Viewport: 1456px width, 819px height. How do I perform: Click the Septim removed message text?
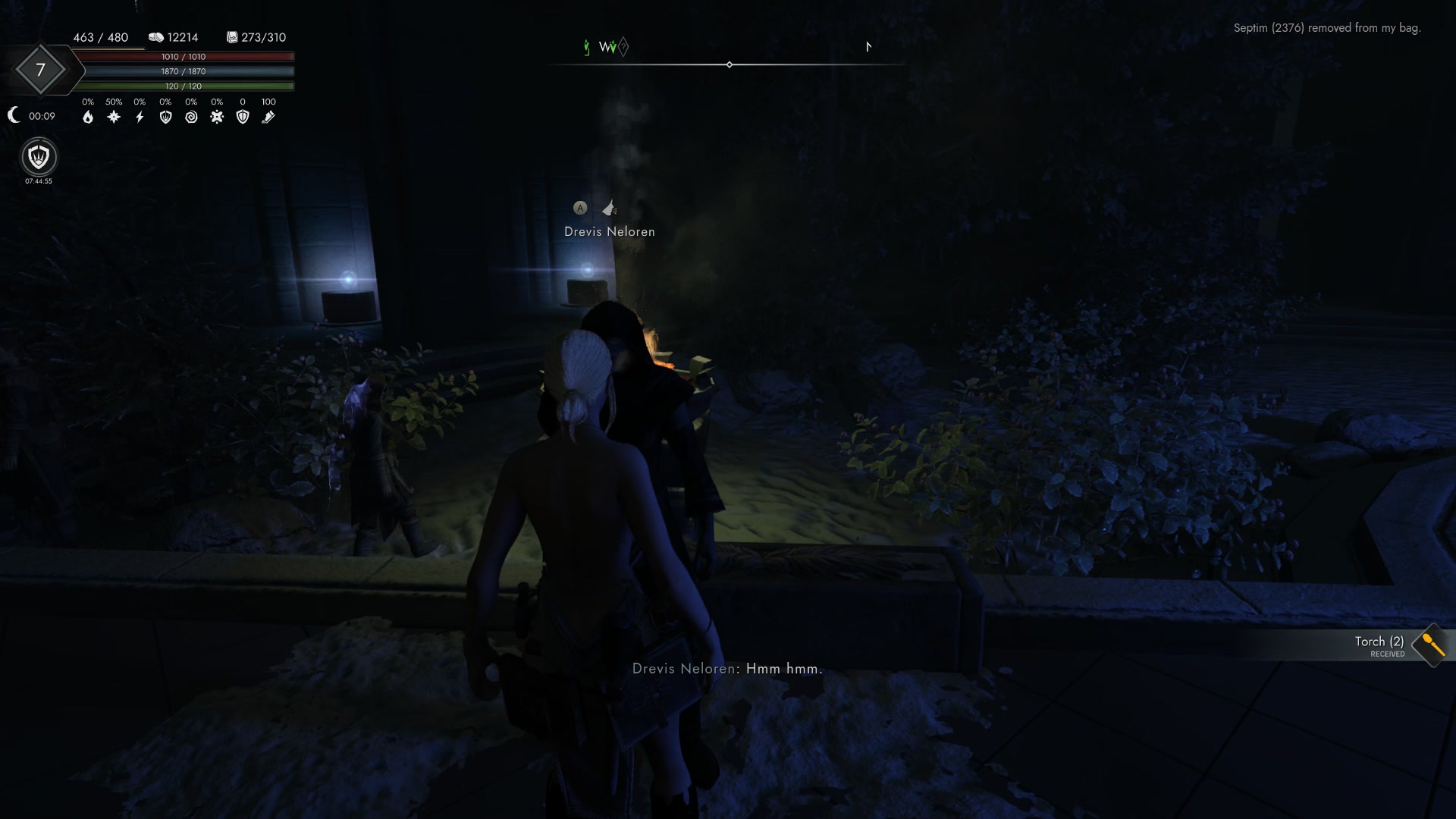(1329, 27)
